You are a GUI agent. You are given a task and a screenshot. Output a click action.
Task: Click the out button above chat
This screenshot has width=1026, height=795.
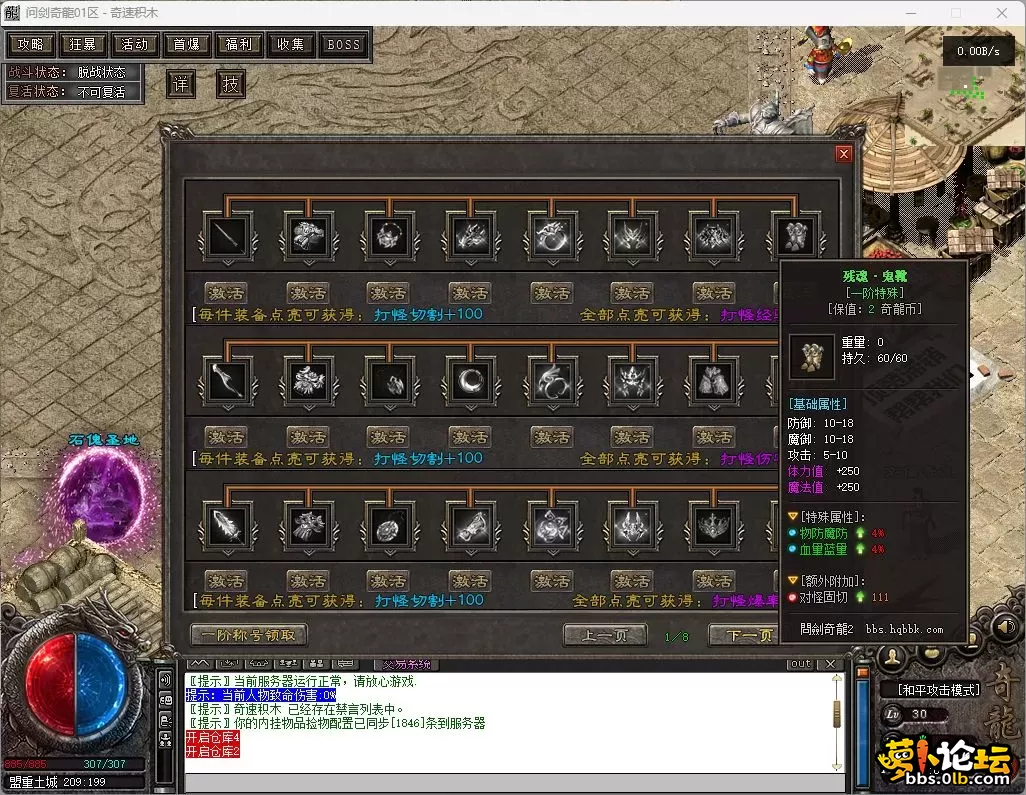[x=800, y=664]
